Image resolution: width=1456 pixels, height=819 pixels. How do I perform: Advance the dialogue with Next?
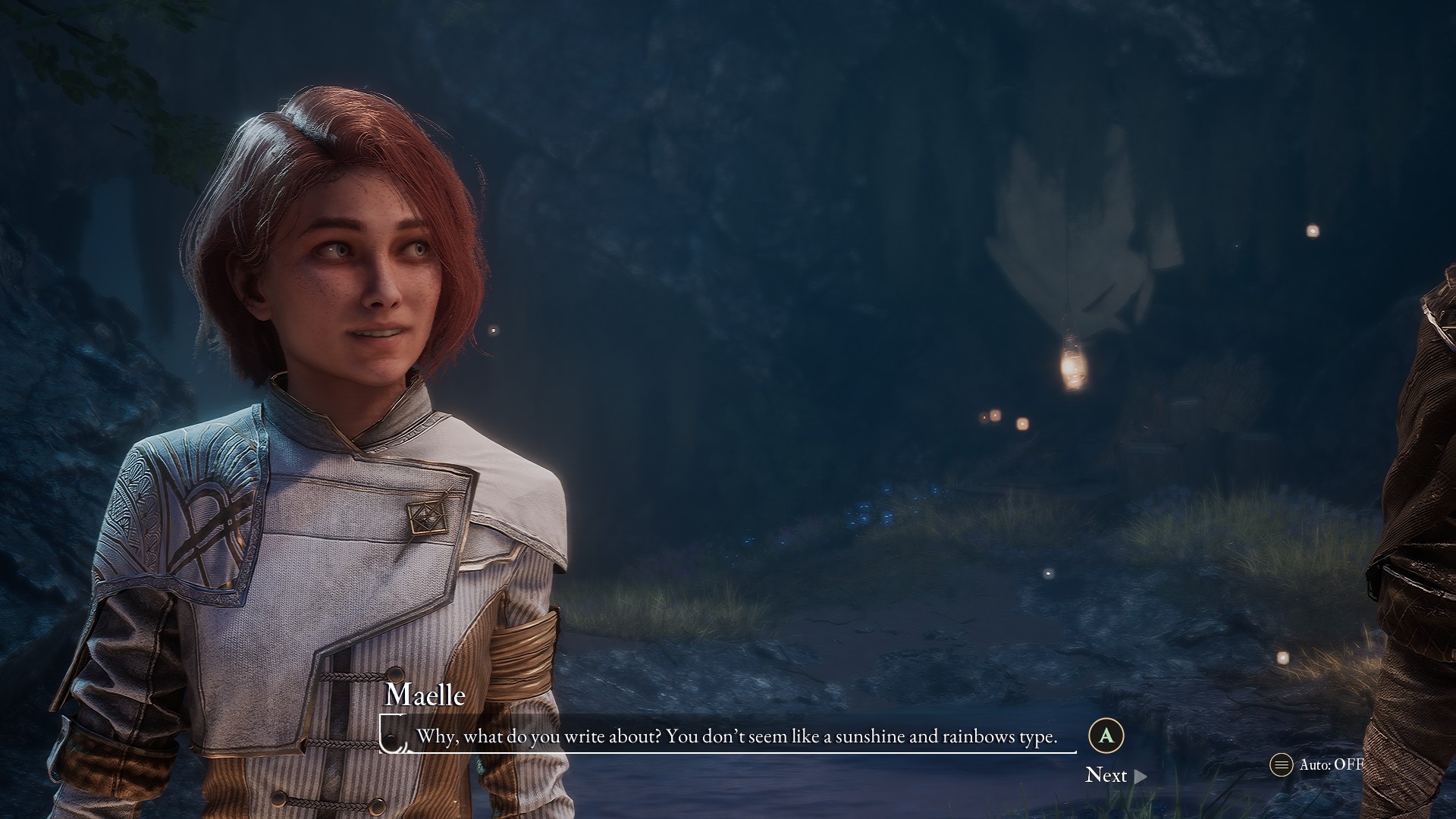pos(1115,775)
